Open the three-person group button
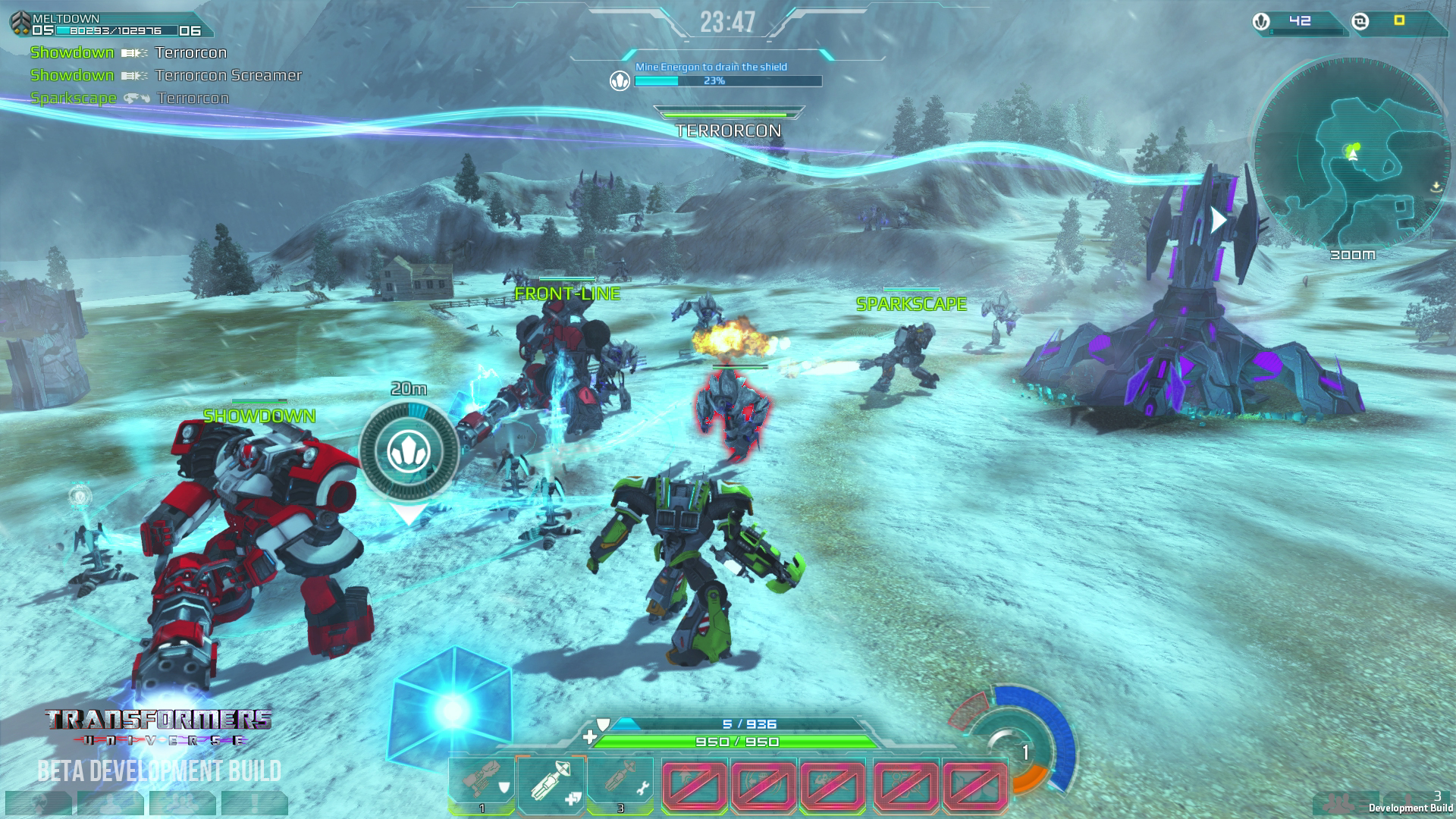Viewport: 1456px width, 819px height. [182, 803]
